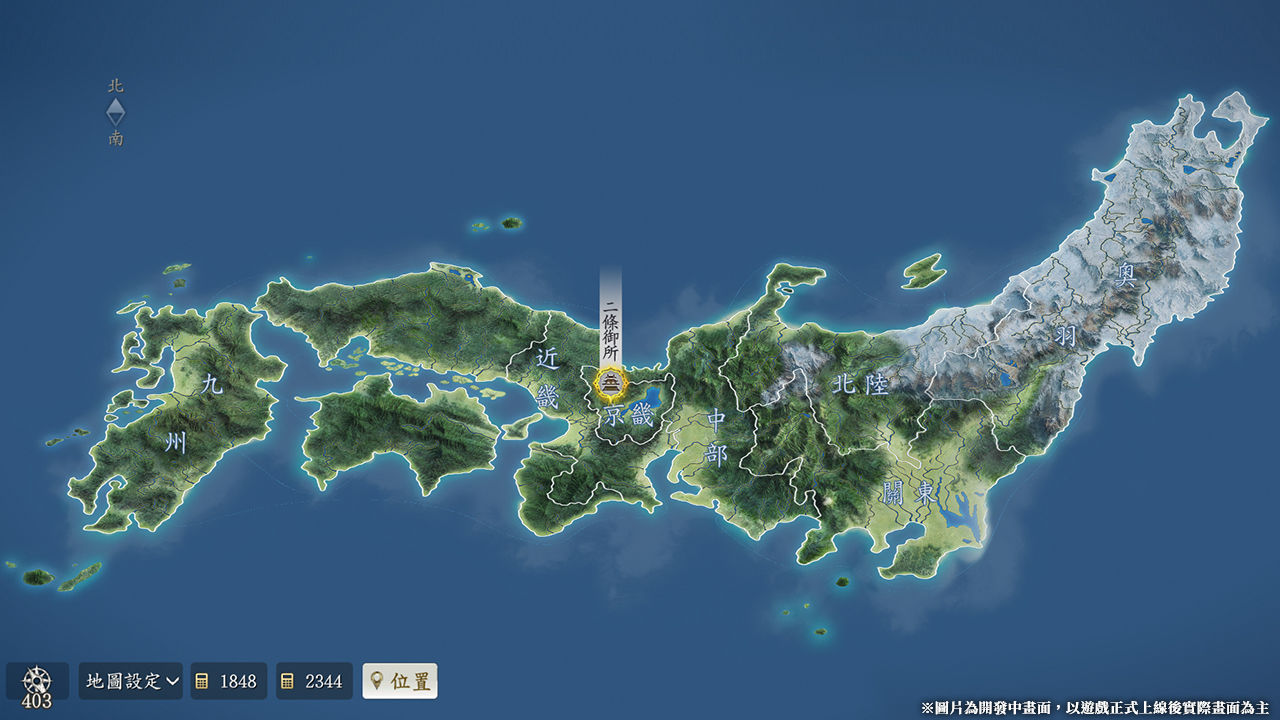Select the 二條御所 castle marker

pos(610,383)
